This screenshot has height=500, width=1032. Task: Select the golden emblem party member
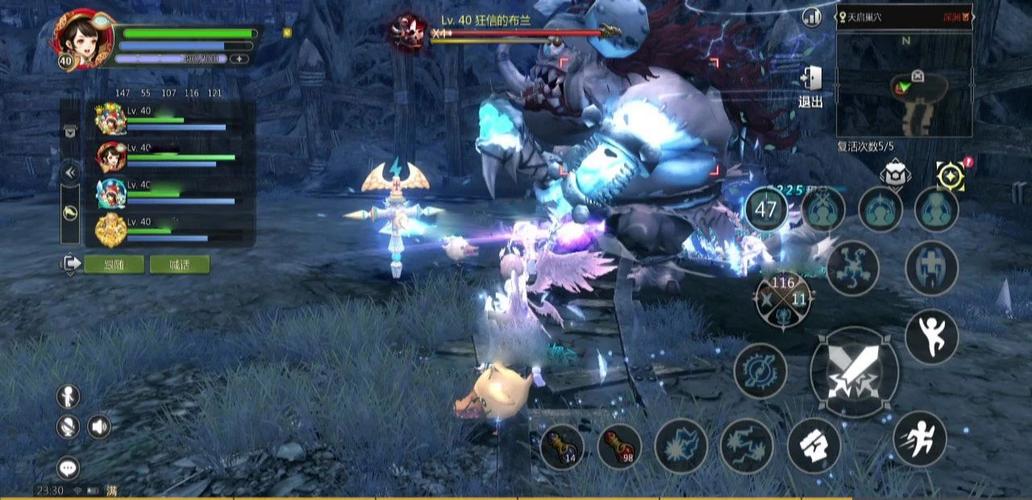point(110,230)
